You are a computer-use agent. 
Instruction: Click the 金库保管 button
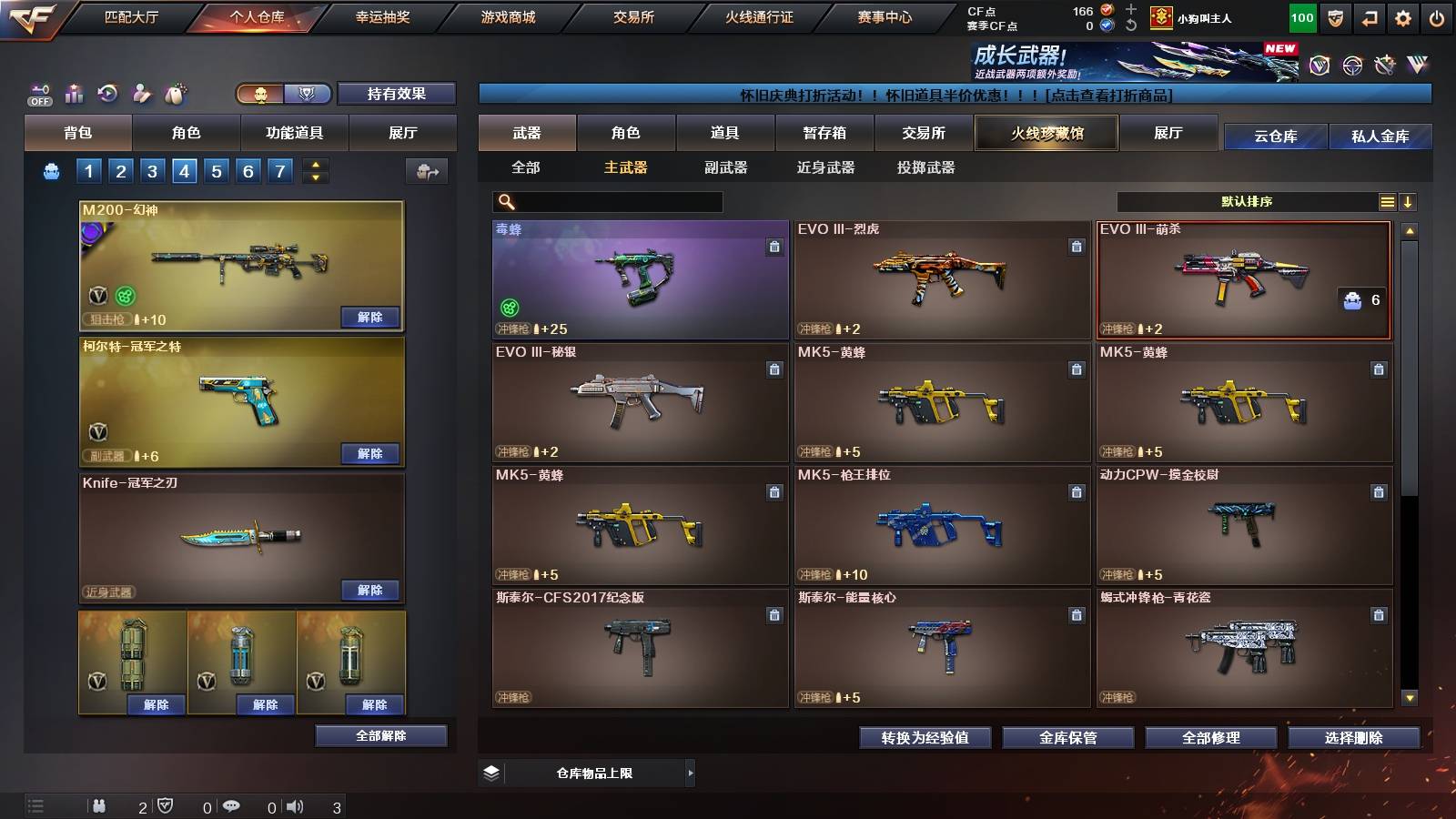(x=1069, y=738)
